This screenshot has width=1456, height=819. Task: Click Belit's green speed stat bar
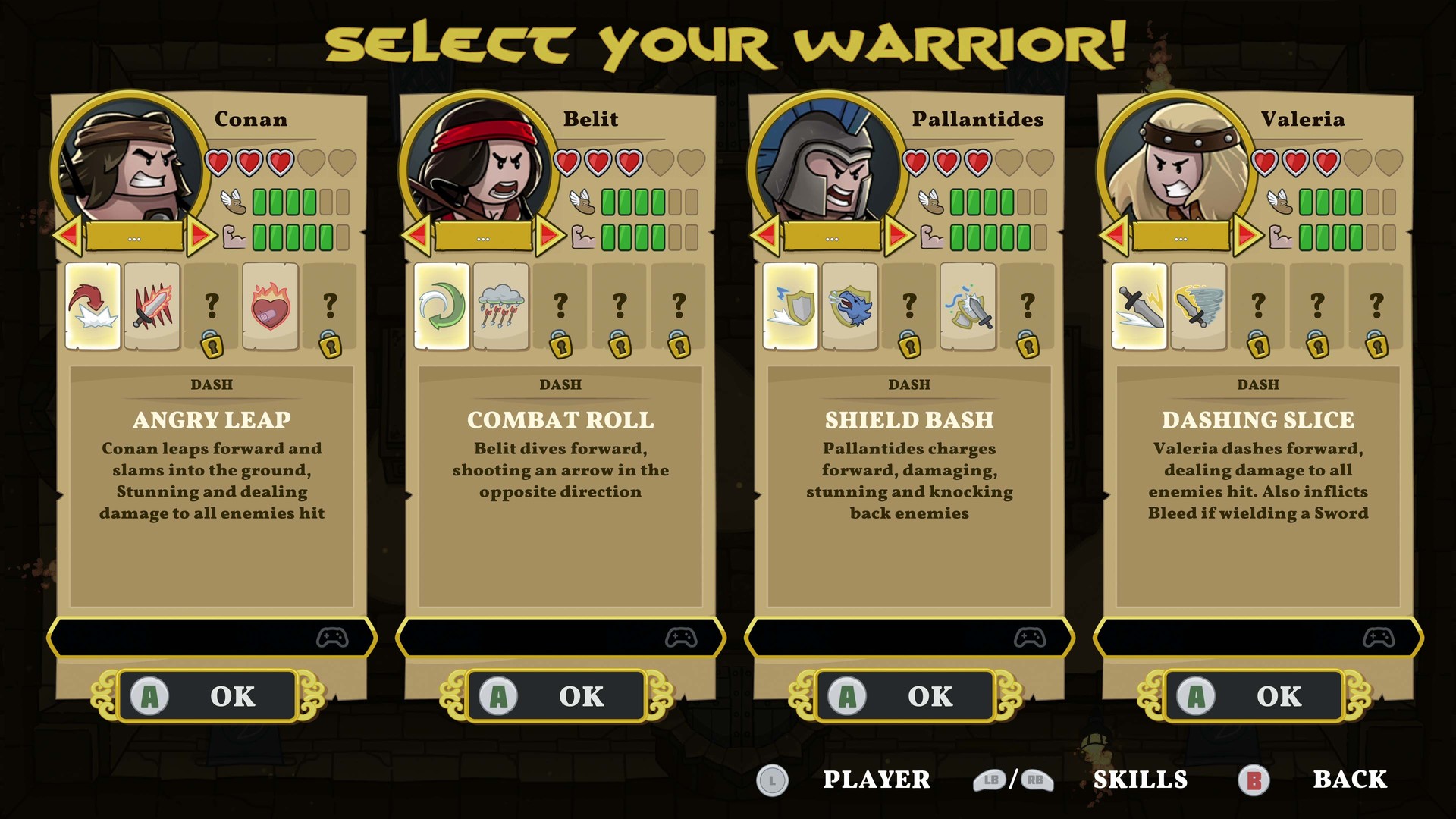click(634, 202)
